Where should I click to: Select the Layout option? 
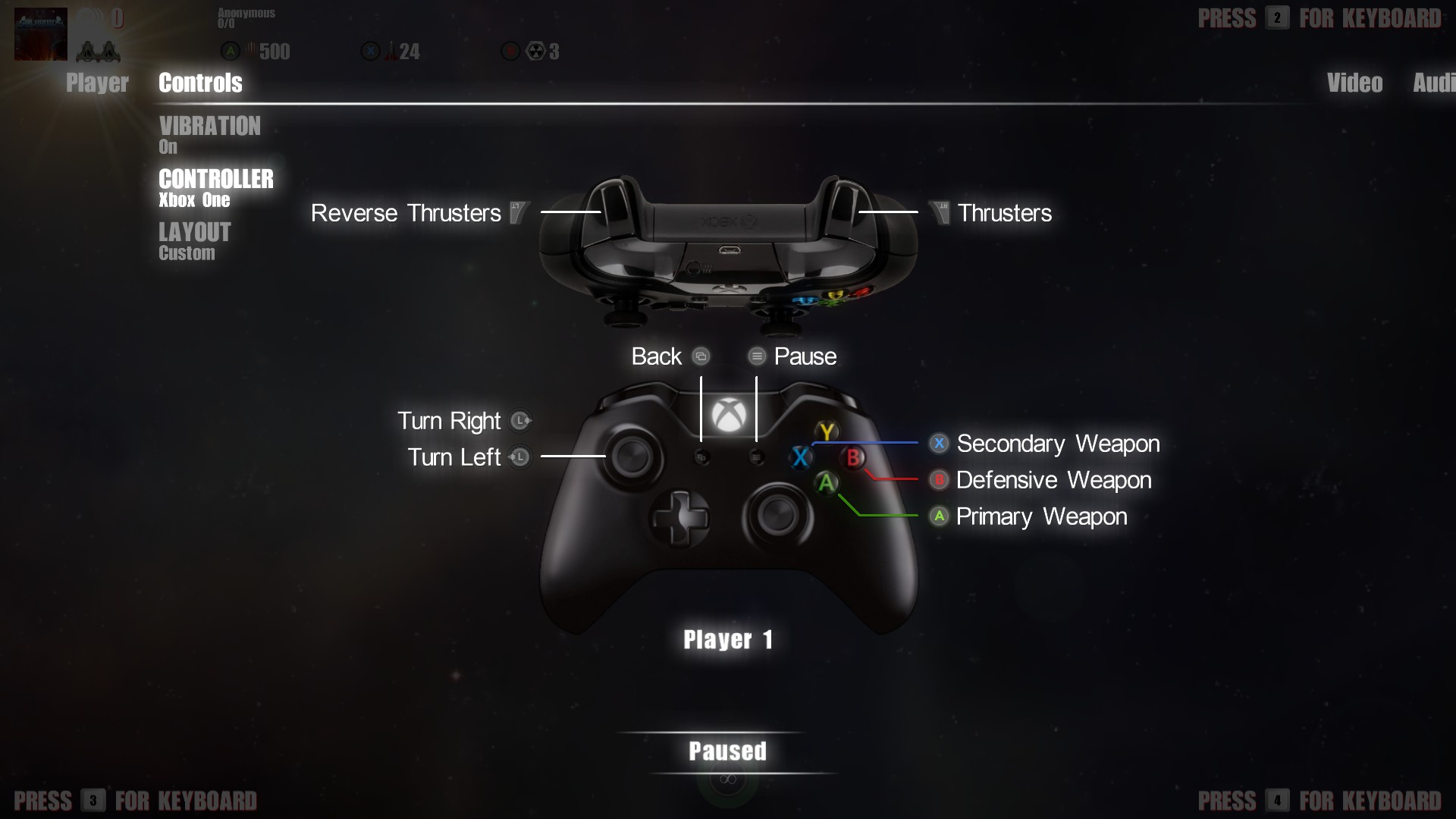click(x=194, y=240)
